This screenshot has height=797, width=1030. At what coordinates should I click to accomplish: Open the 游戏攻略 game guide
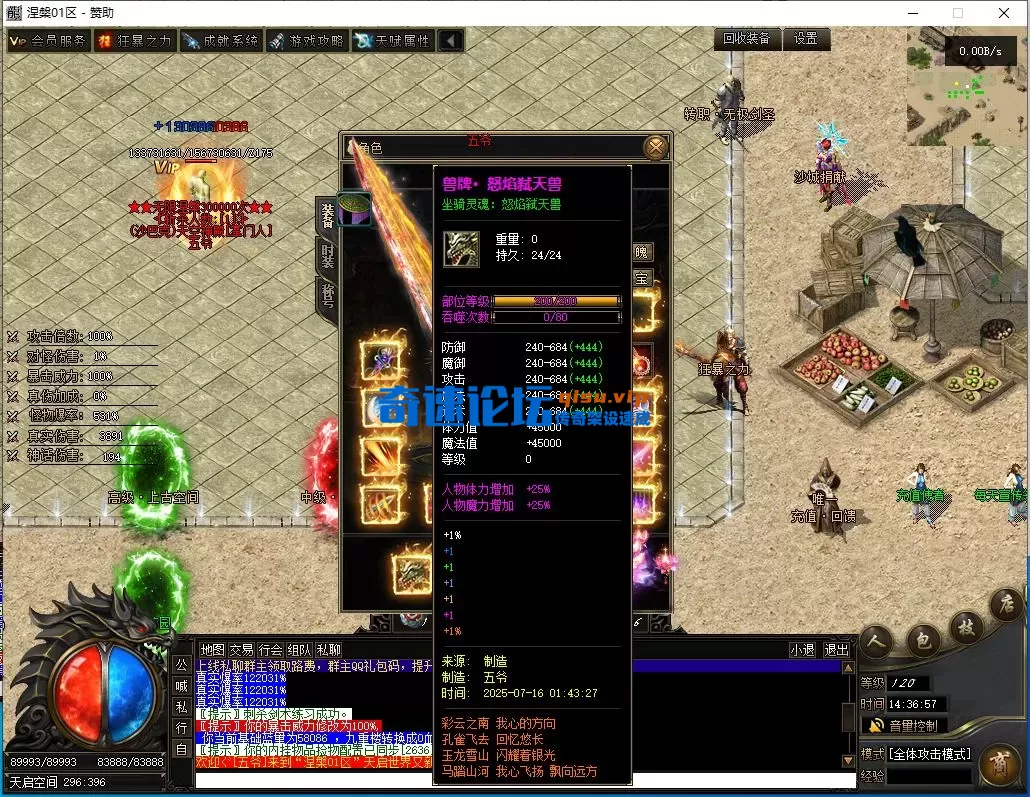point(306,41)
